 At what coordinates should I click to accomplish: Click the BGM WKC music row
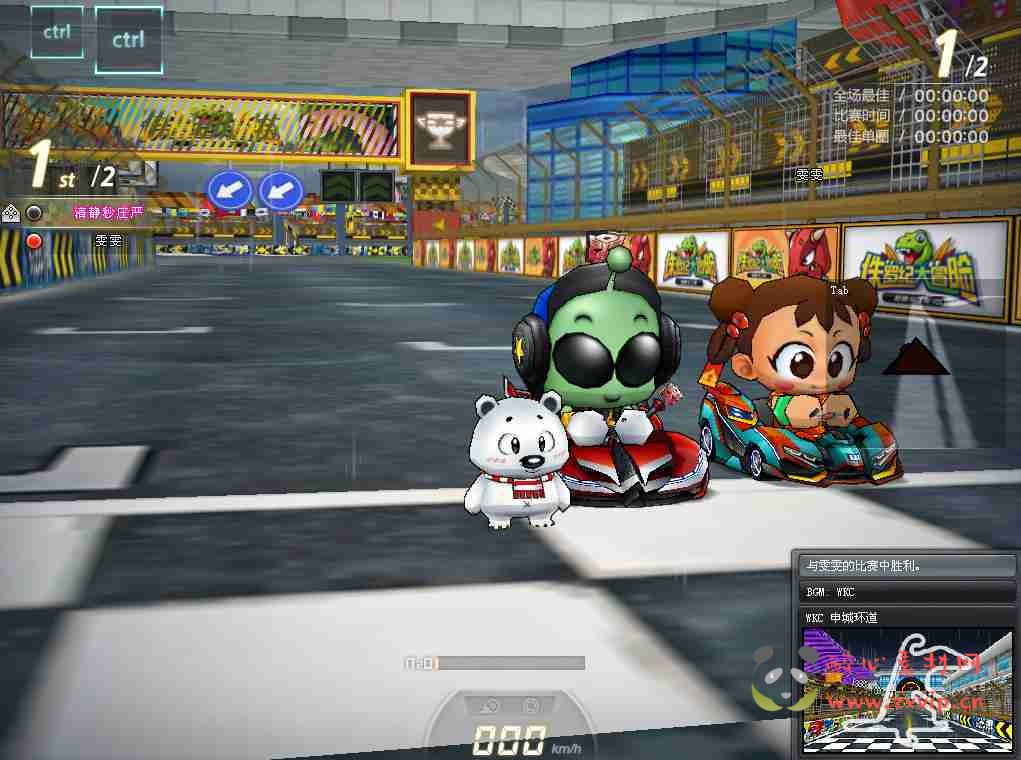[907, 592]
